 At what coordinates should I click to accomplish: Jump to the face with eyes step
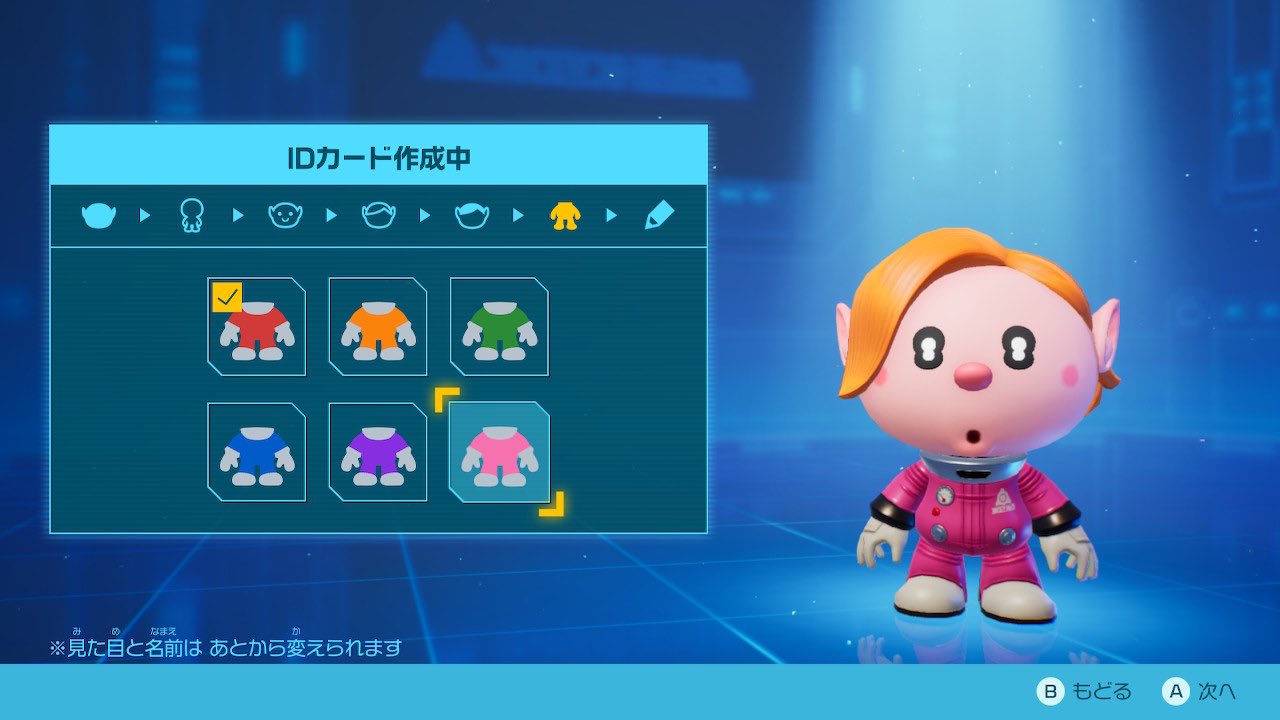coord(285,215)
